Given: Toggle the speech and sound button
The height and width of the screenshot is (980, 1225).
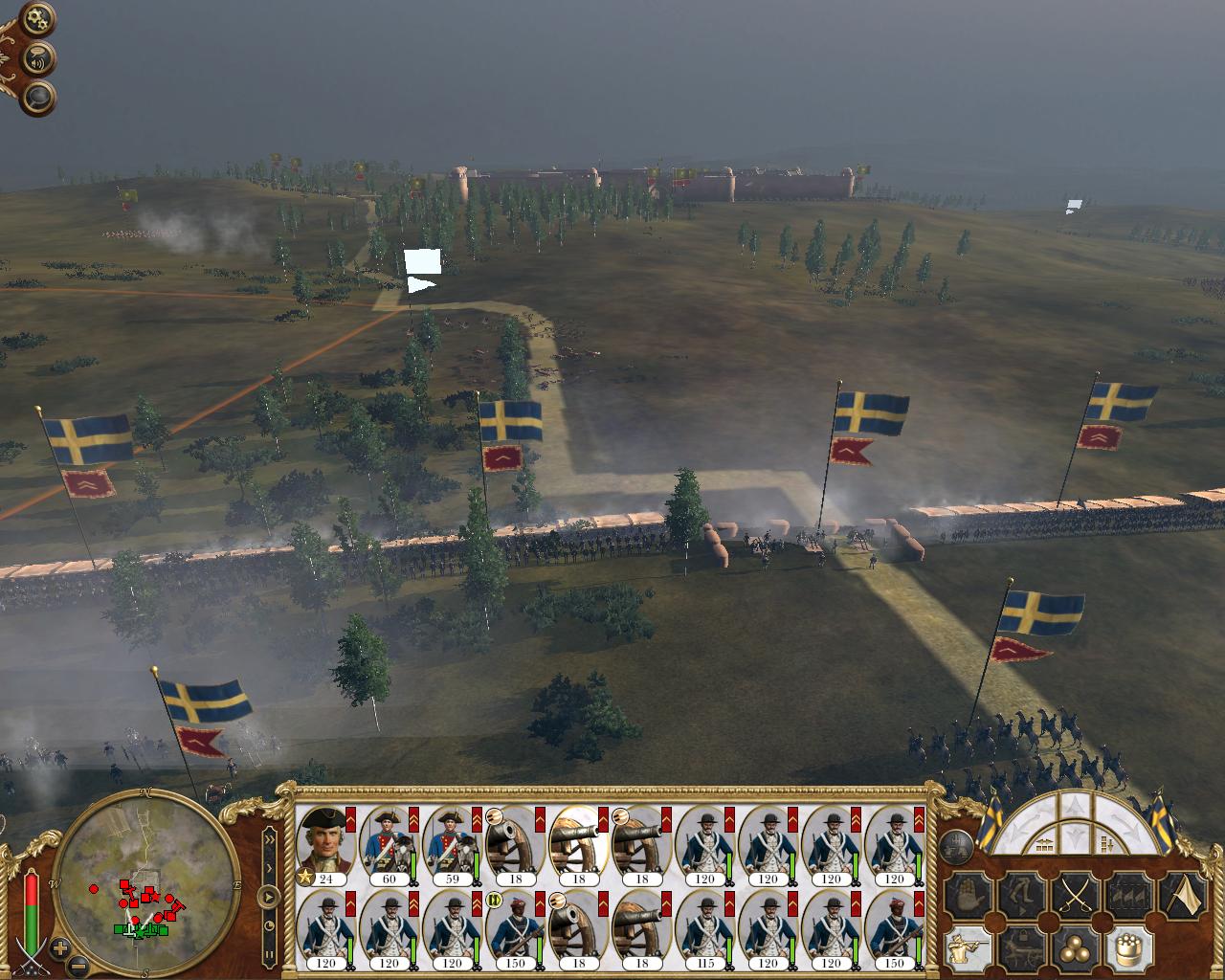Looking at the screenshot, I should tap(39, 58).
